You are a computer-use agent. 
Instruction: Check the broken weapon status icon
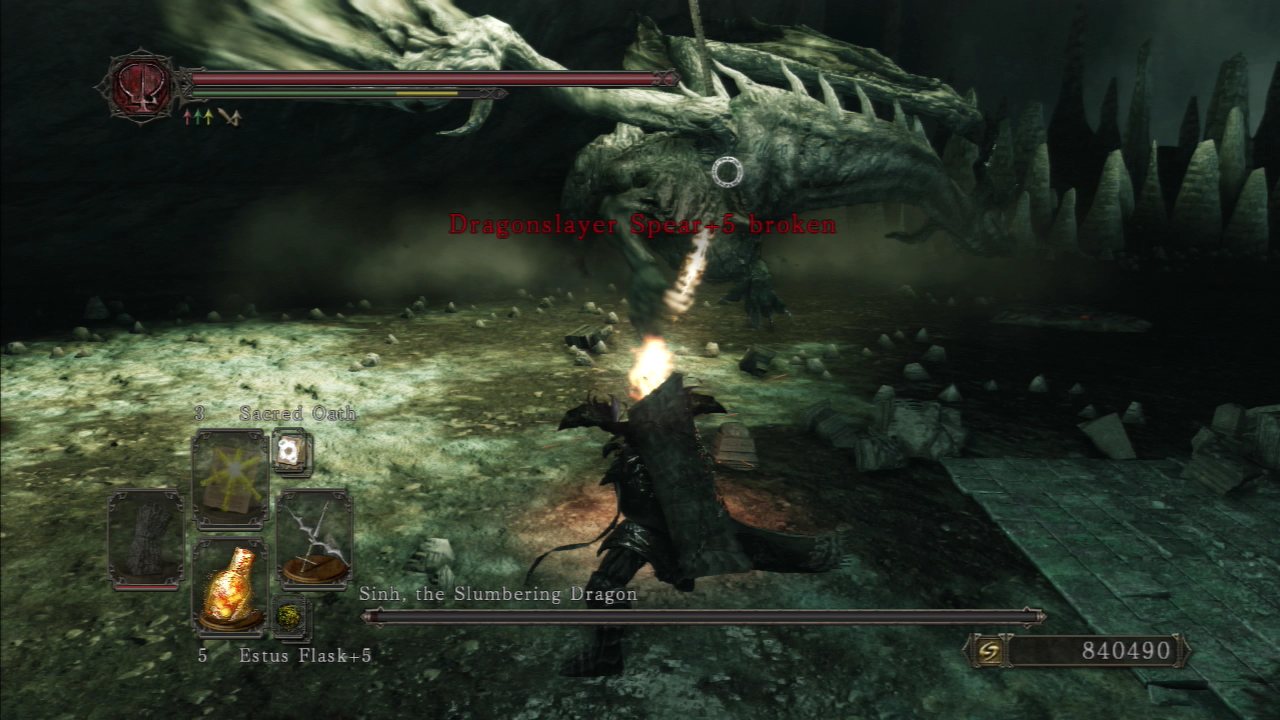coord(230,118)
